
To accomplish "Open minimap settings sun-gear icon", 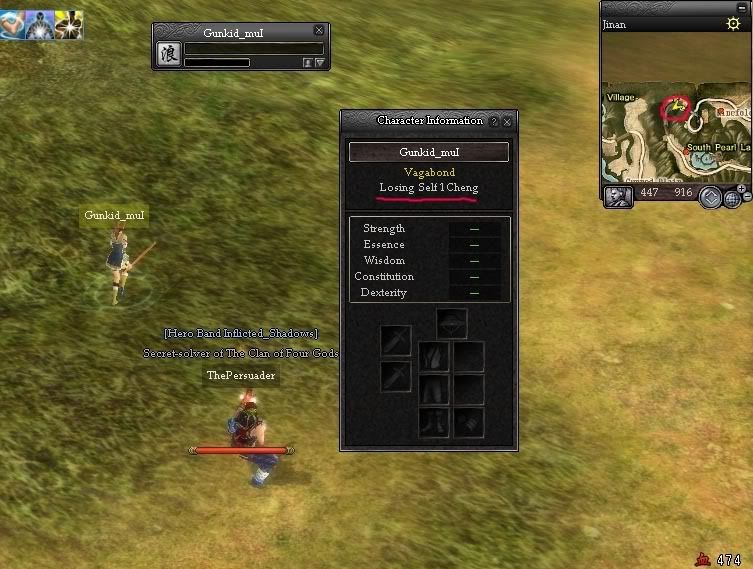I will coord(733,23).
